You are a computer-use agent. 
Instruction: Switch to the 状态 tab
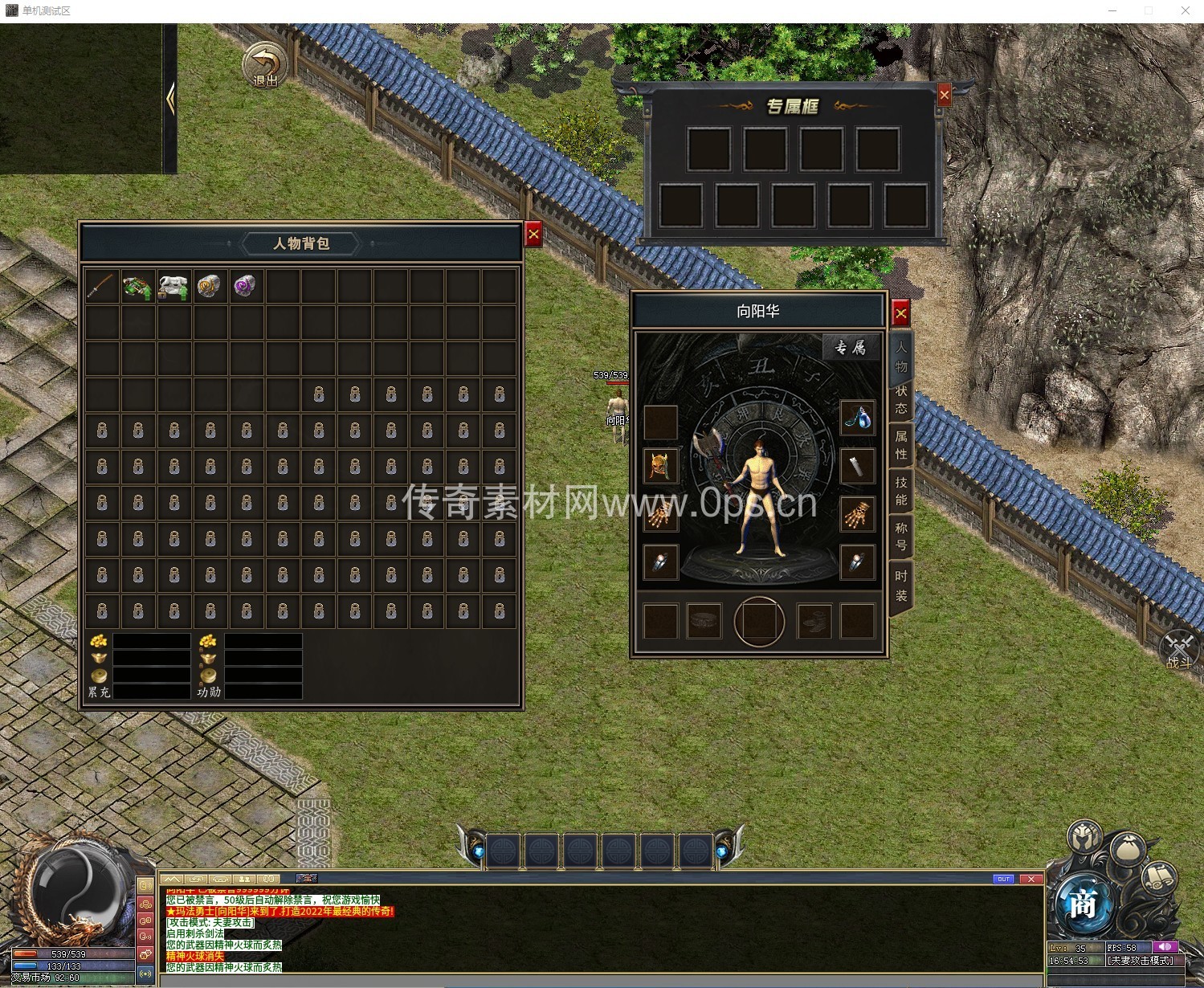[901, 399]
